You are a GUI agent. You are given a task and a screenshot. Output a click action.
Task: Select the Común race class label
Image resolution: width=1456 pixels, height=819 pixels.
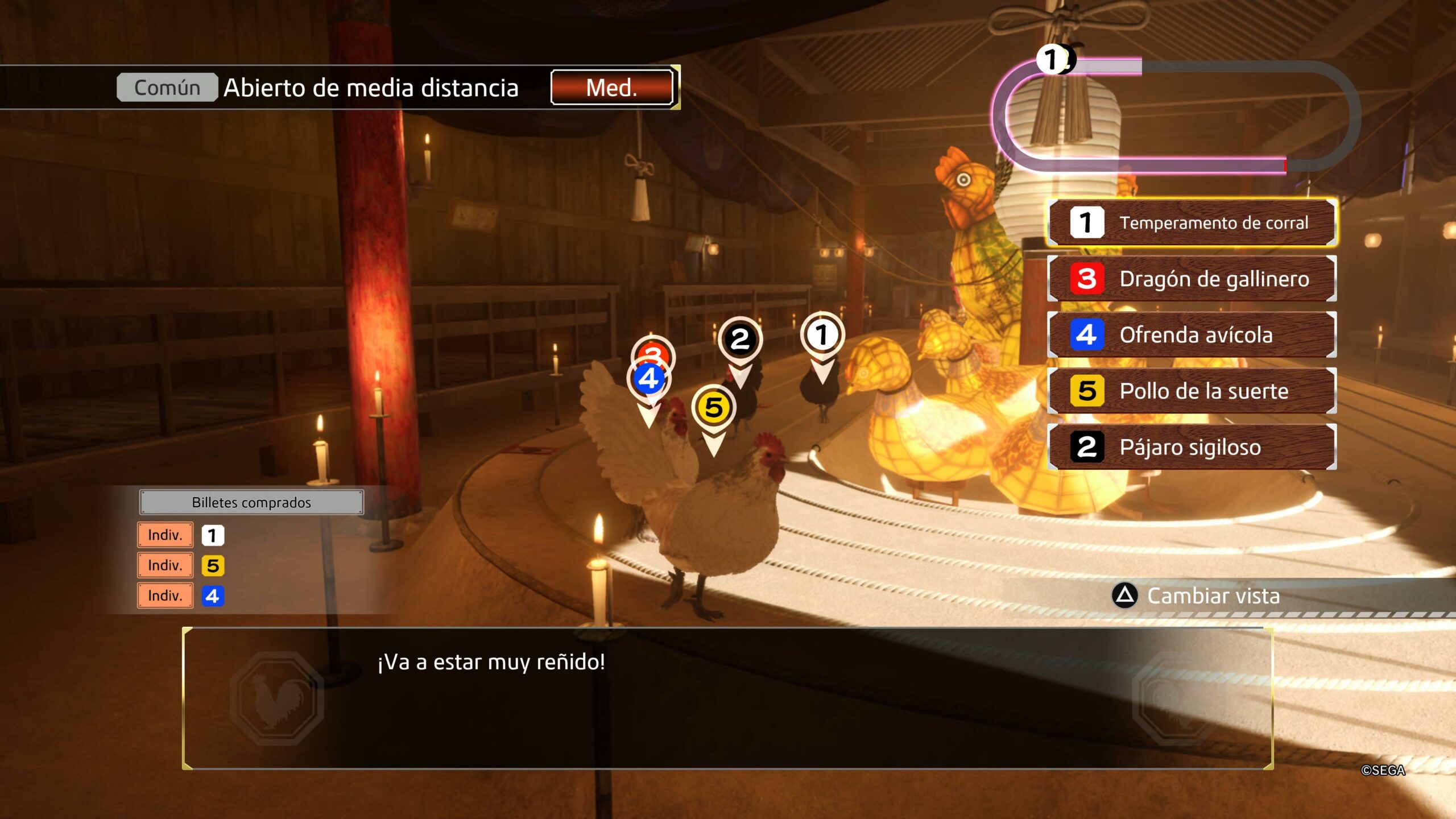(167, 88)
